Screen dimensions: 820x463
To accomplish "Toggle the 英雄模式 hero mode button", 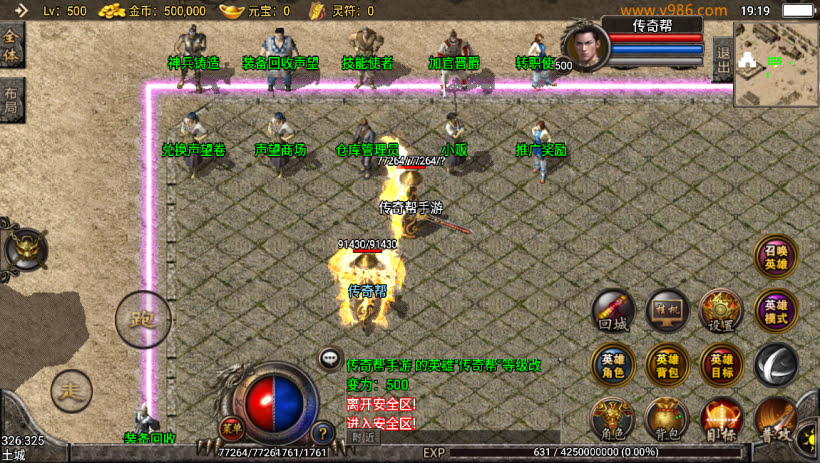I will click(x=775, y=311).
